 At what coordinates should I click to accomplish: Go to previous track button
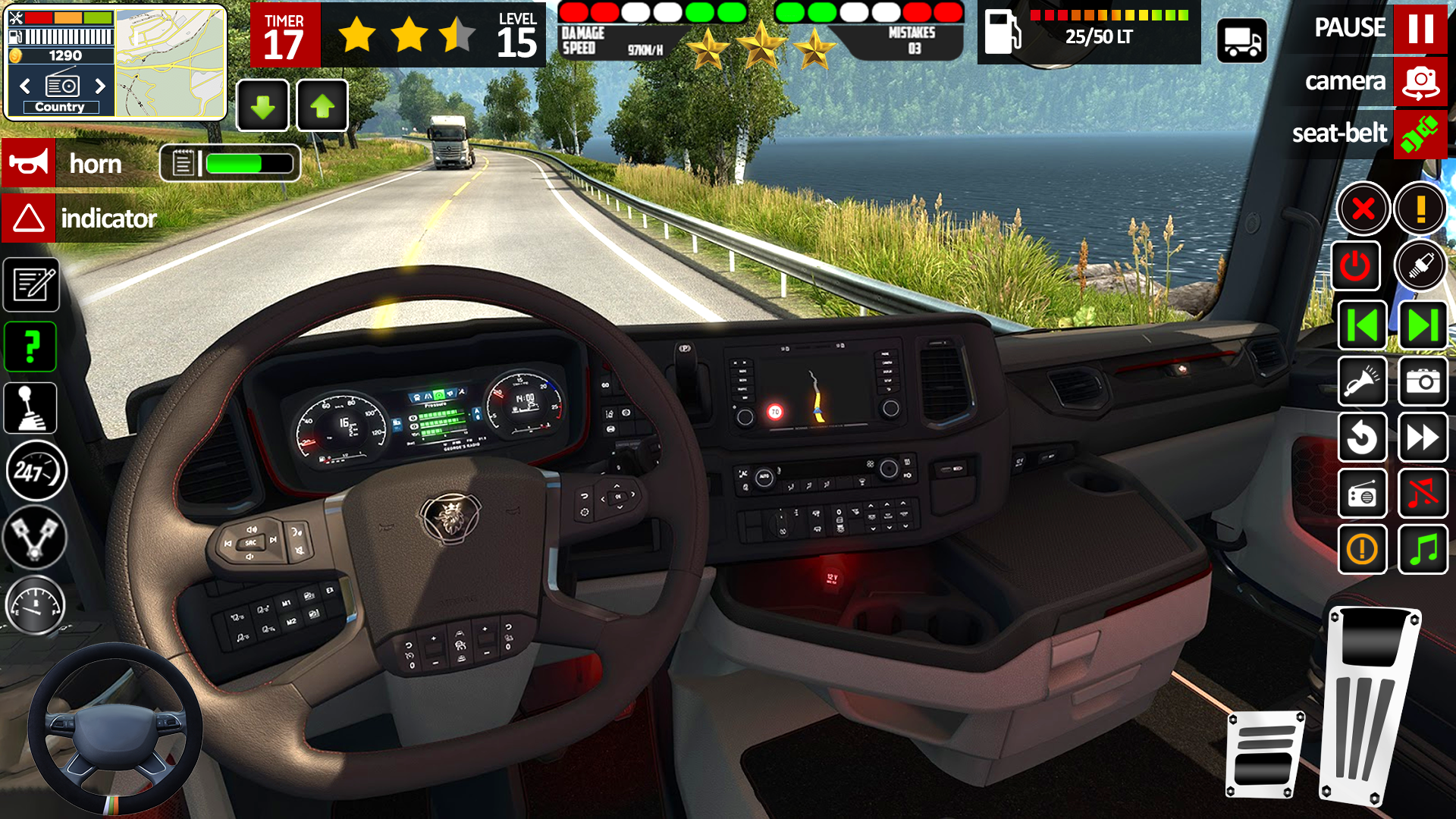point(1363,325)
